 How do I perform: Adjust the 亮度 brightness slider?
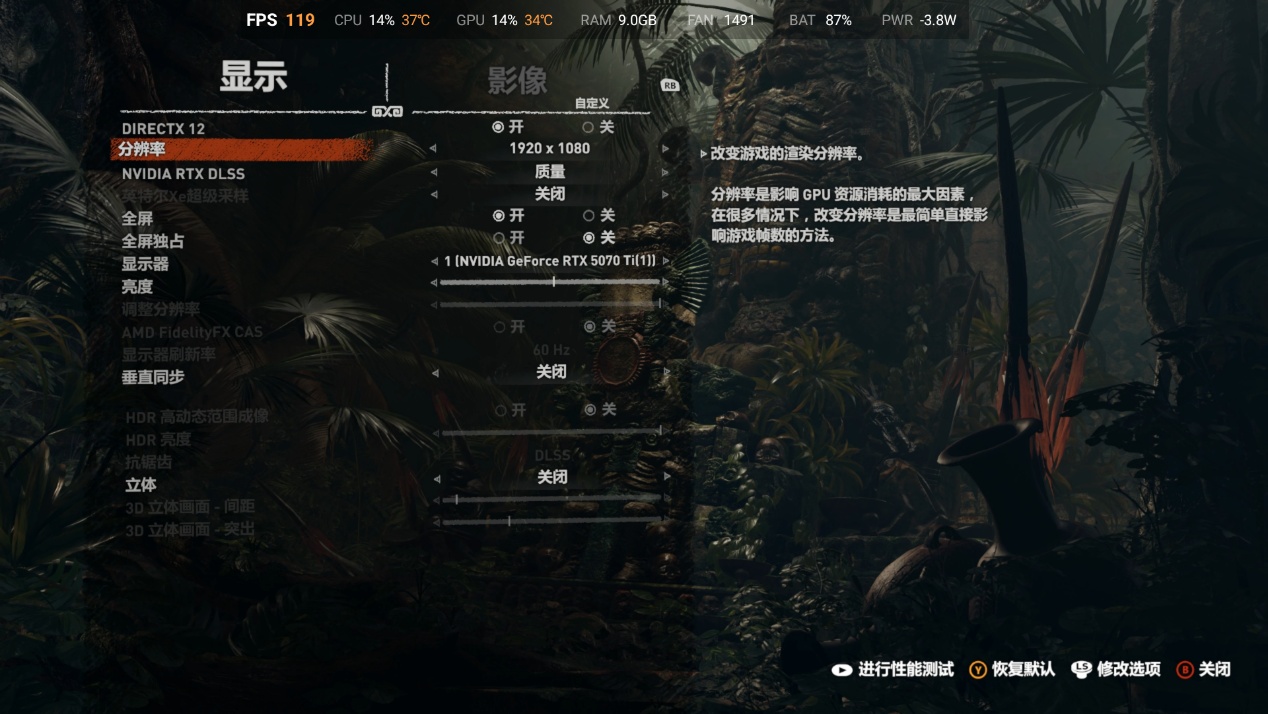(553, 282)
